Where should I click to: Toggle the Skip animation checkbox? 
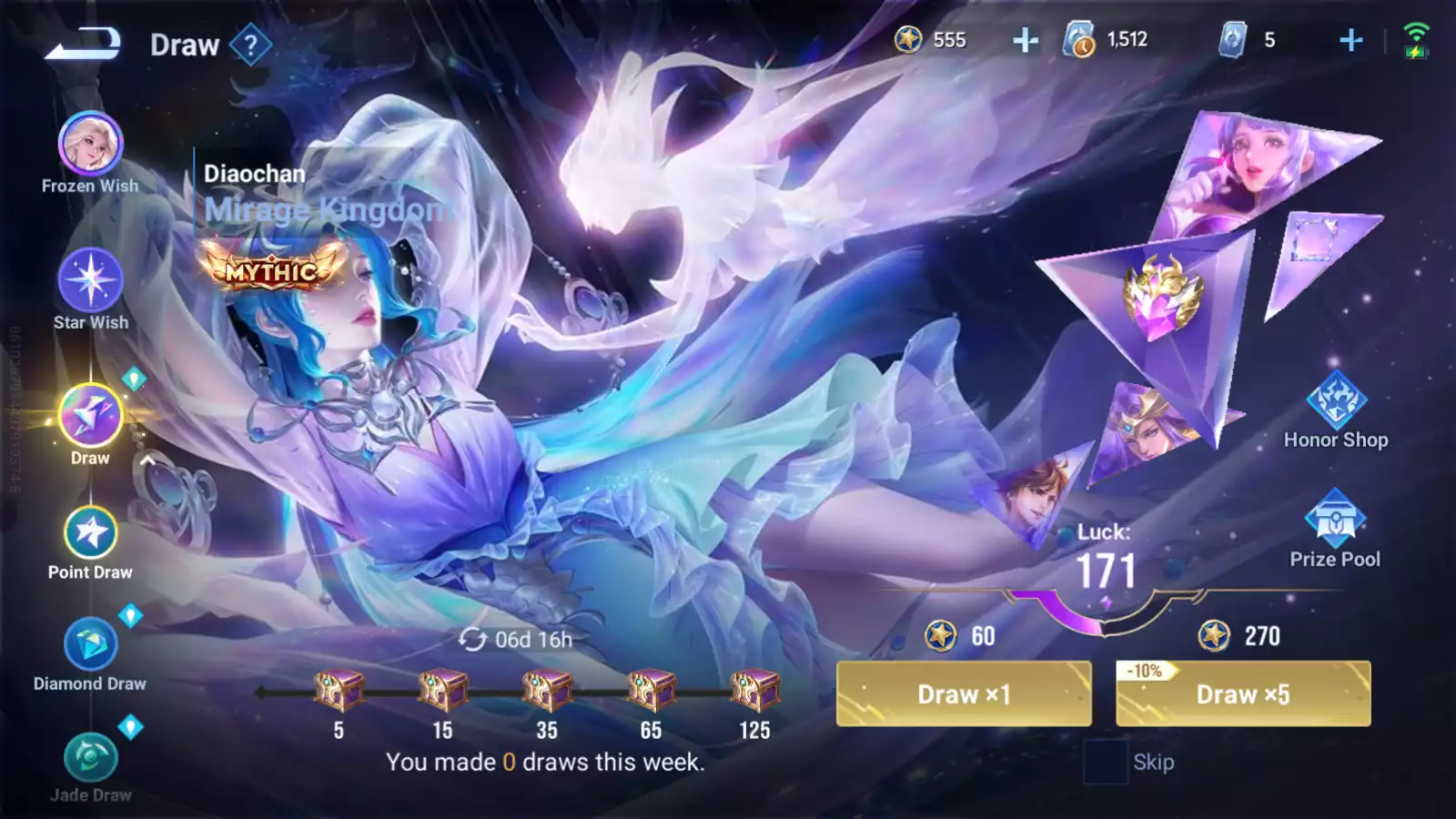pos(1106,762)
